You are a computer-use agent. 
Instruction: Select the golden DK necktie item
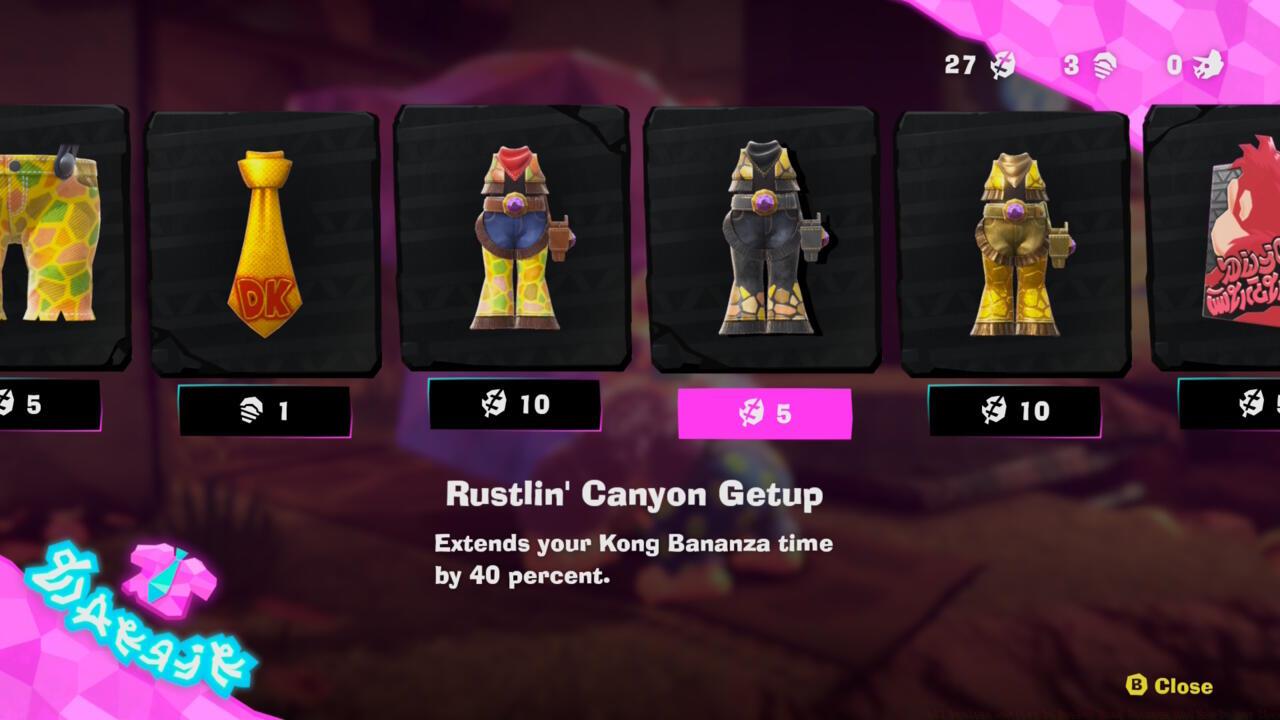(x=262, y=240)
